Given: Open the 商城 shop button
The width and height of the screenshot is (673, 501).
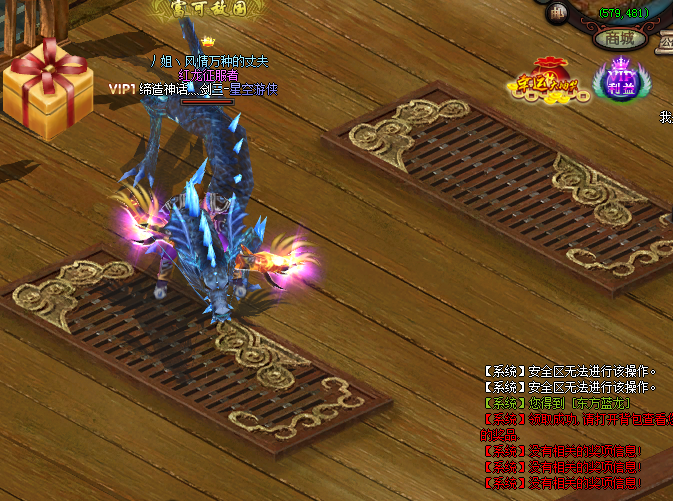Looking at the screenshot, I should 620,39.
